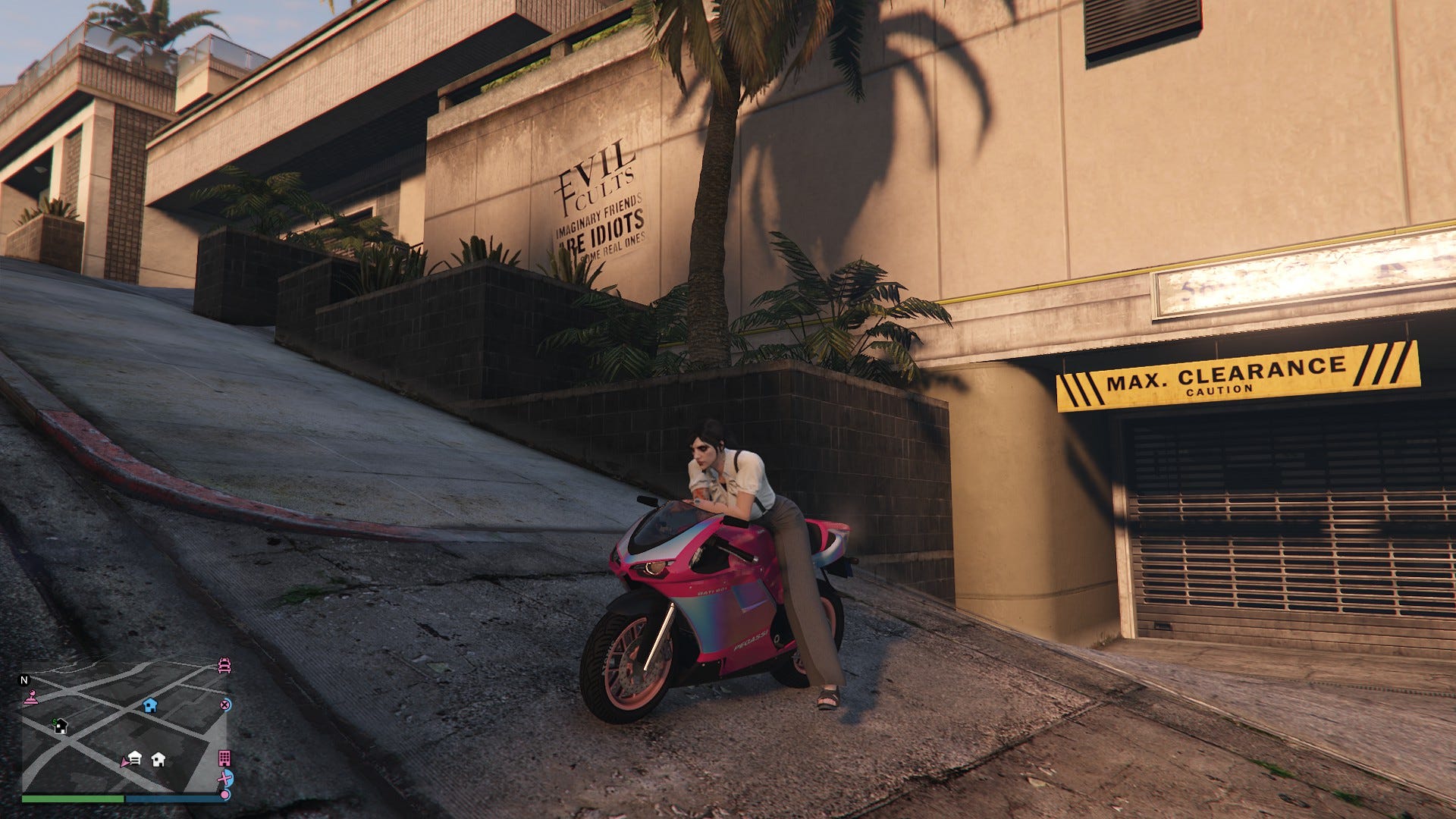This screenshot has width=1456, height=819.
Task: Choose the white house marker
Action: (x=158, y=759)
